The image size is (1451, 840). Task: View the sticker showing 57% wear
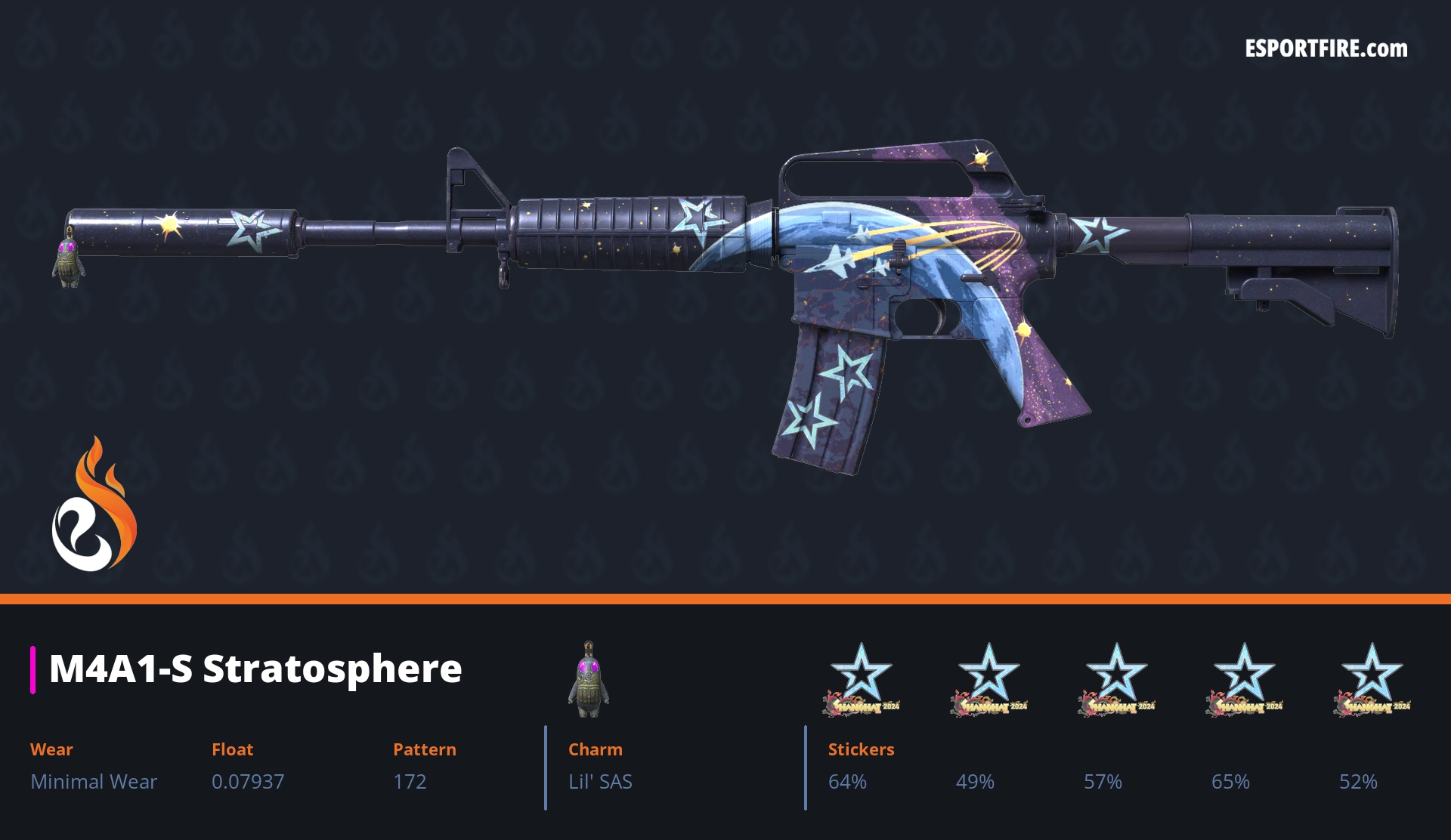pos(1116,680)
